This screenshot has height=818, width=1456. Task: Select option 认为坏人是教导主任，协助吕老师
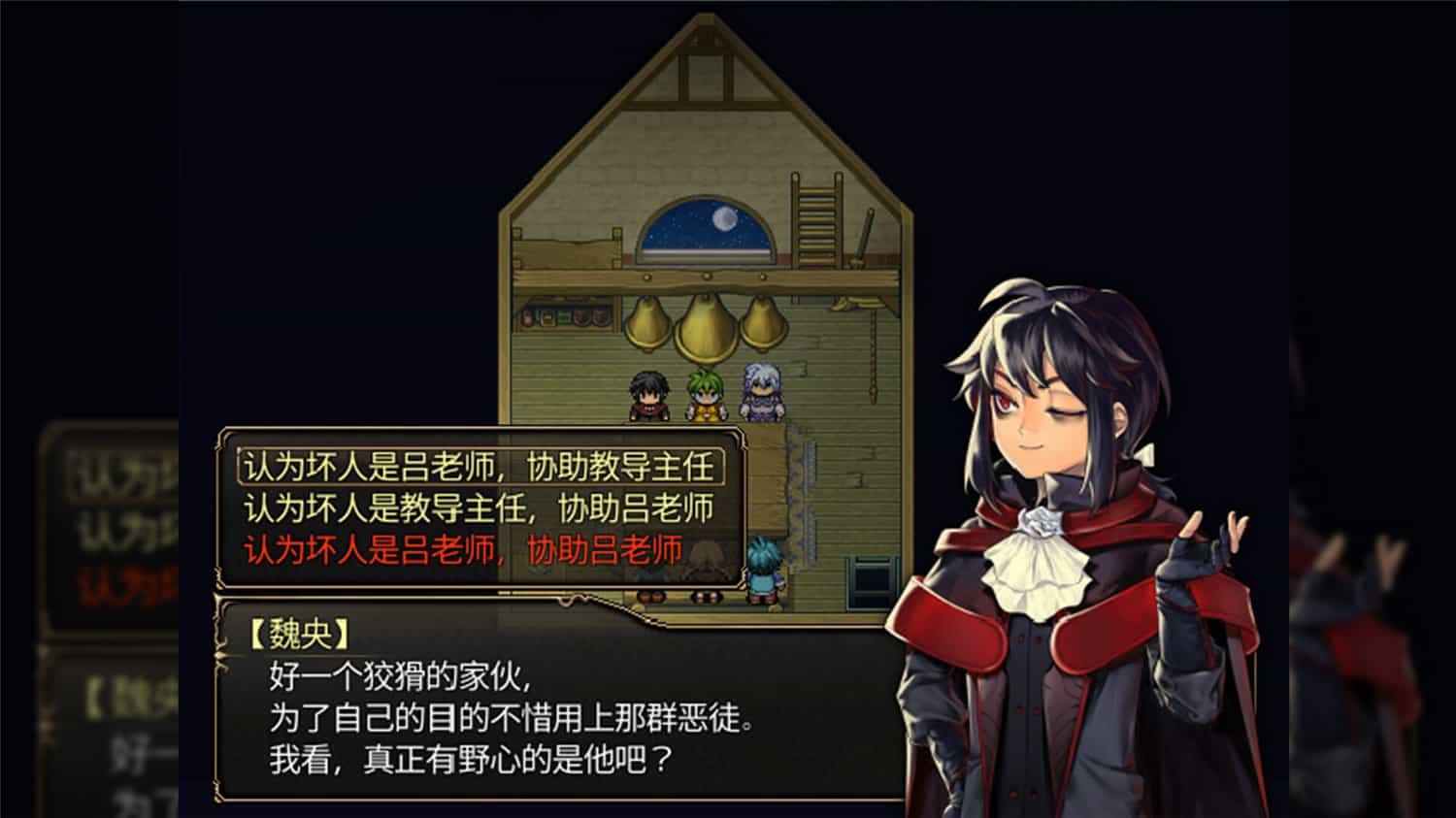(x=479, y=506)
